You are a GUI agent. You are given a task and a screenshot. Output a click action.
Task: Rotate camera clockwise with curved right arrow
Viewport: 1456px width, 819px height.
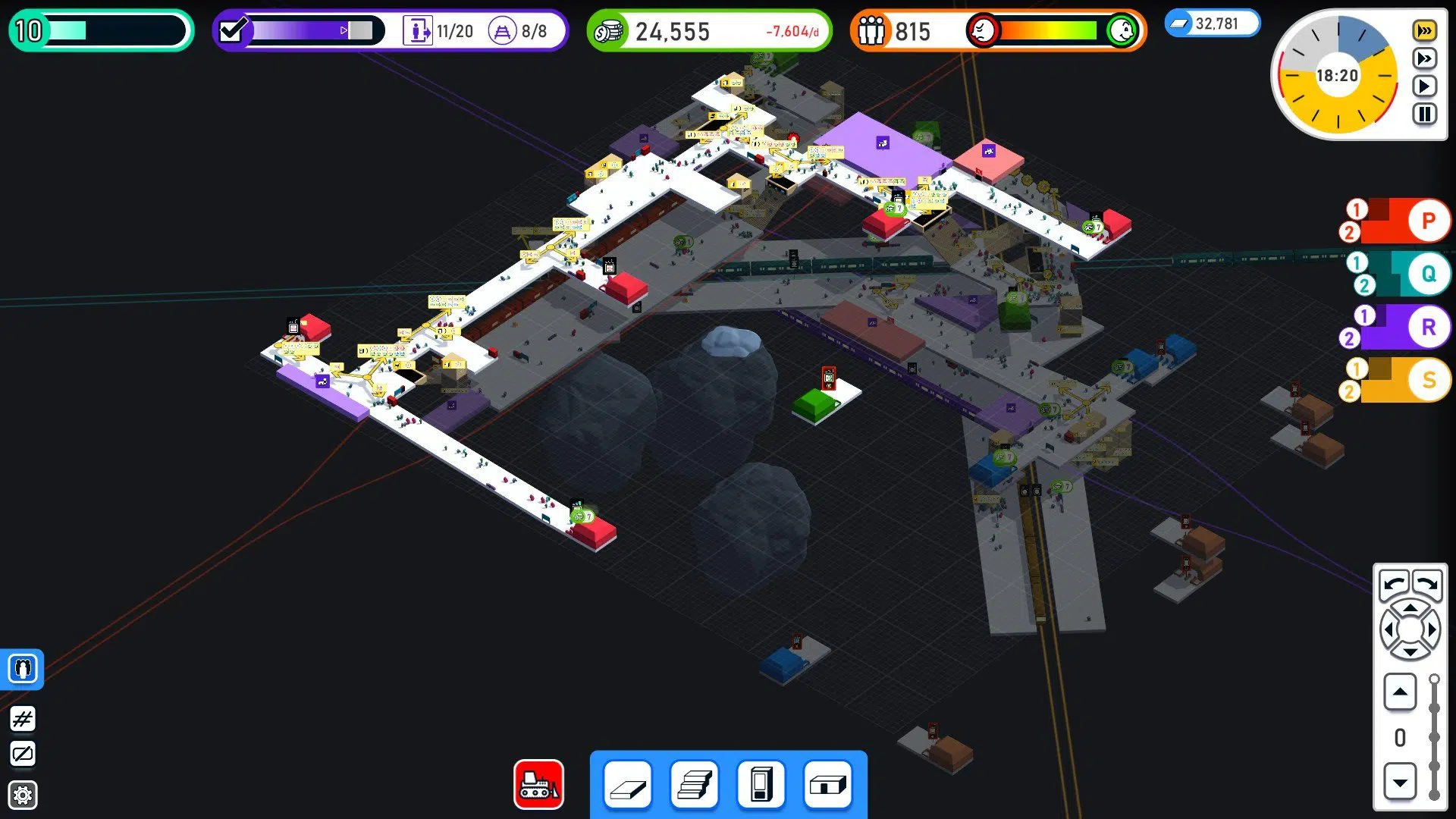coord(1427,584)
